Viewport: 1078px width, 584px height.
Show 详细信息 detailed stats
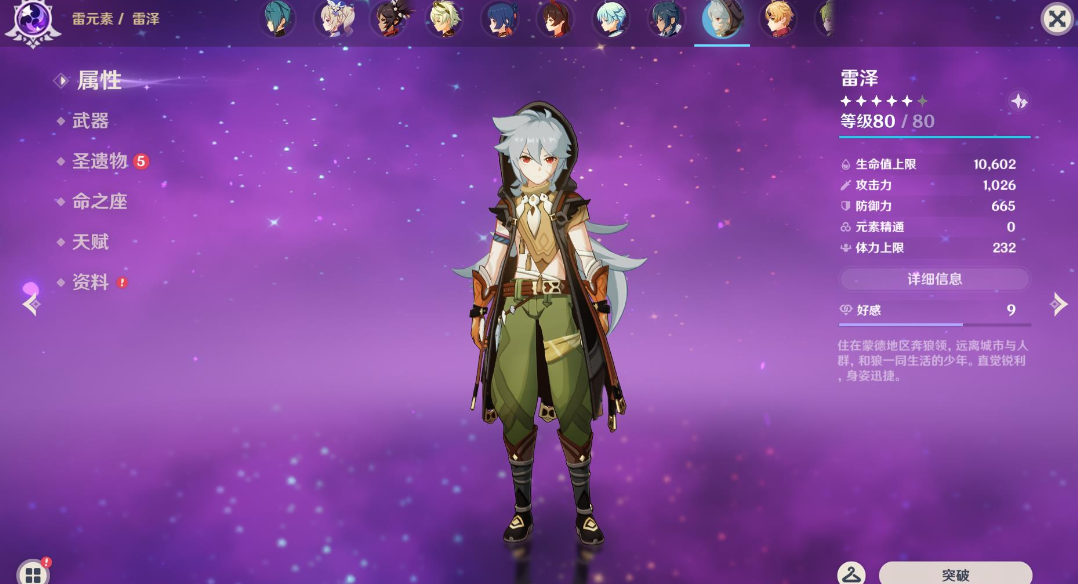pos(934,279)
